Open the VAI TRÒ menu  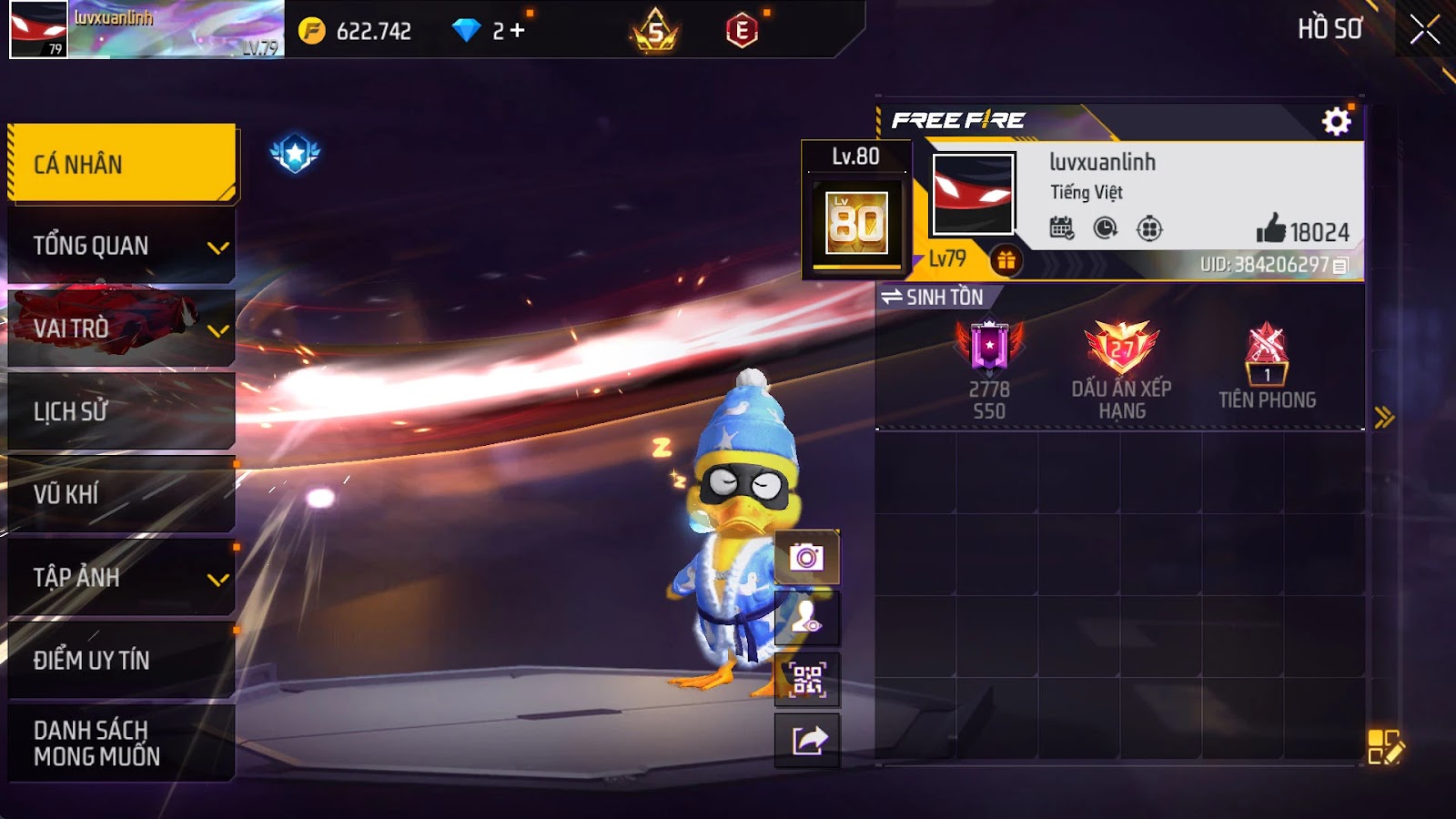tap(121, 329)
